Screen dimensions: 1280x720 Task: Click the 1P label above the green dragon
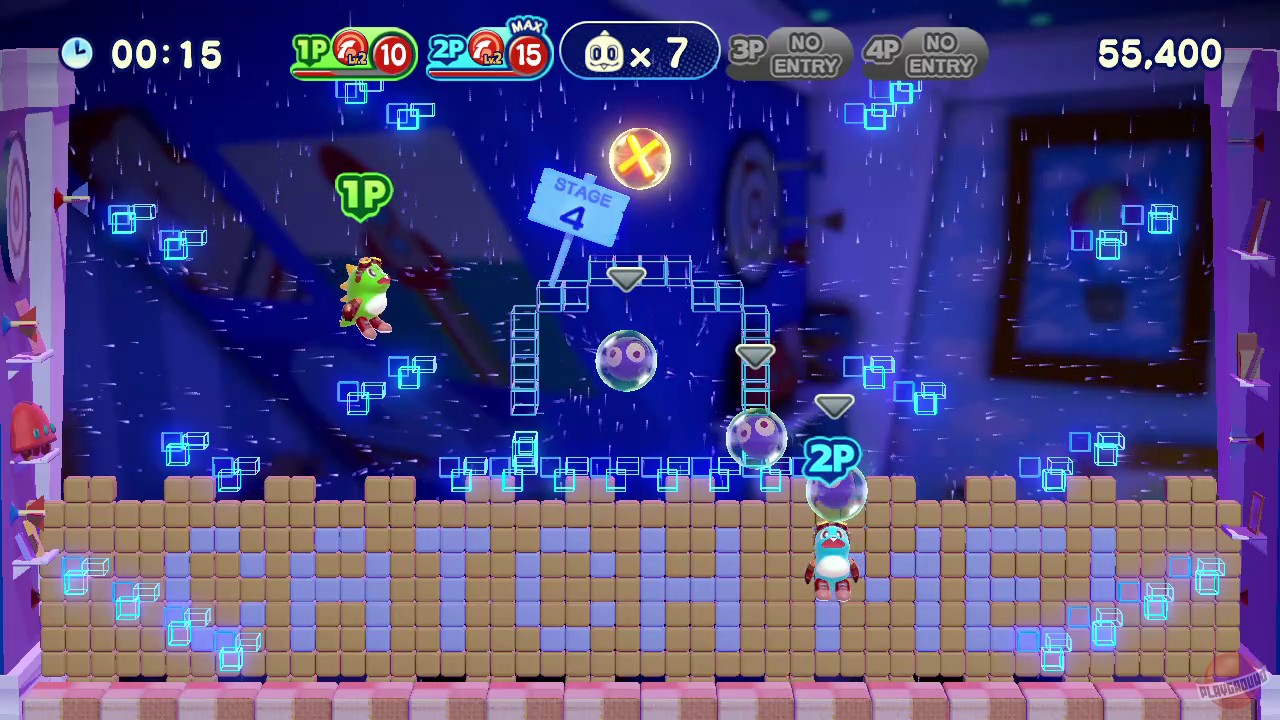tap(365, 194)
